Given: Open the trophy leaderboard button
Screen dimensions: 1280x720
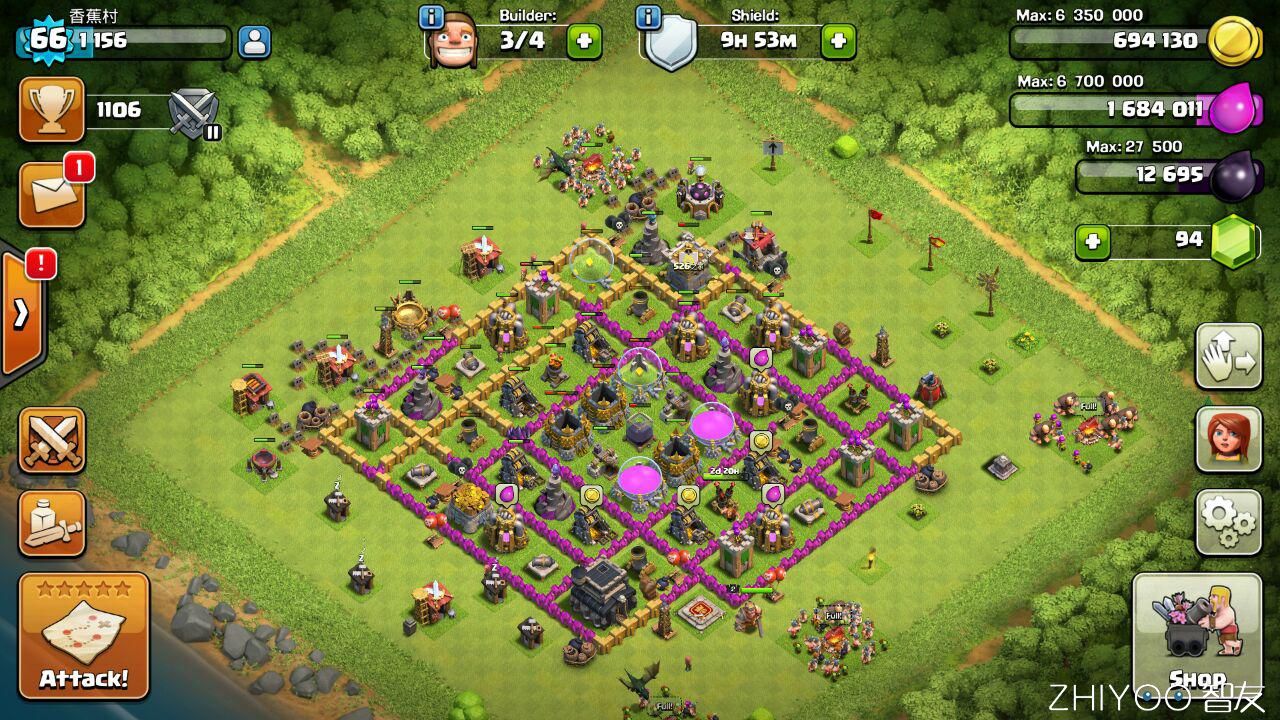Looking at the screenshot, I should click(x=51, y=110).
